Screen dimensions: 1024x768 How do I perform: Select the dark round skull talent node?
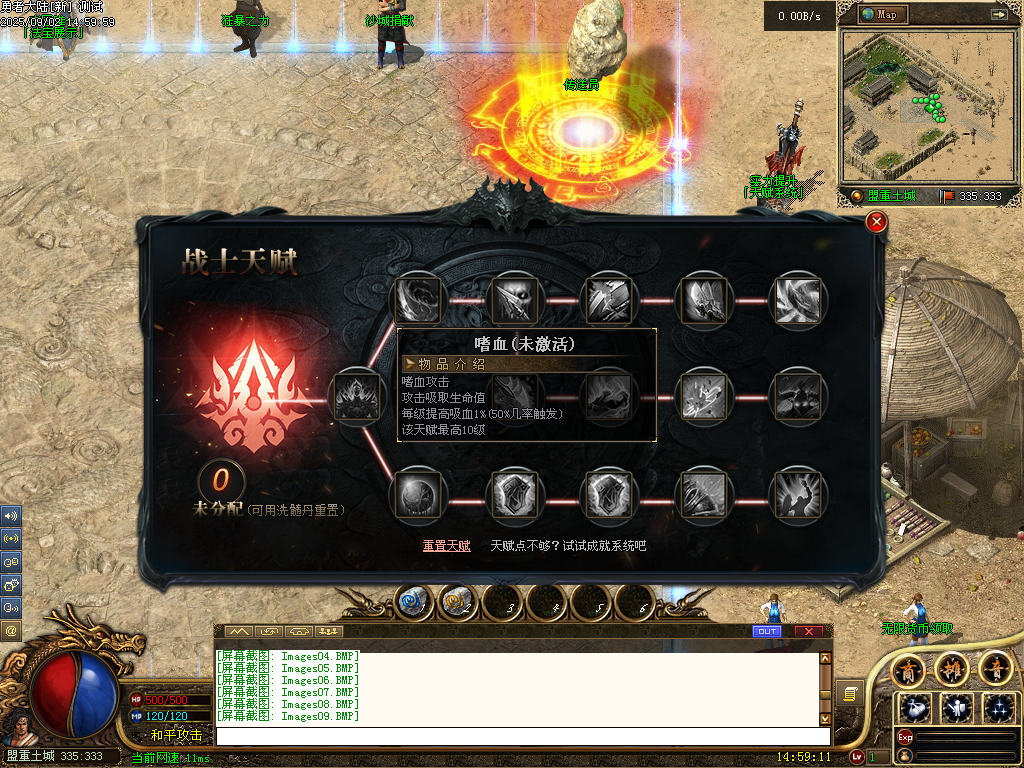[418, 496]
